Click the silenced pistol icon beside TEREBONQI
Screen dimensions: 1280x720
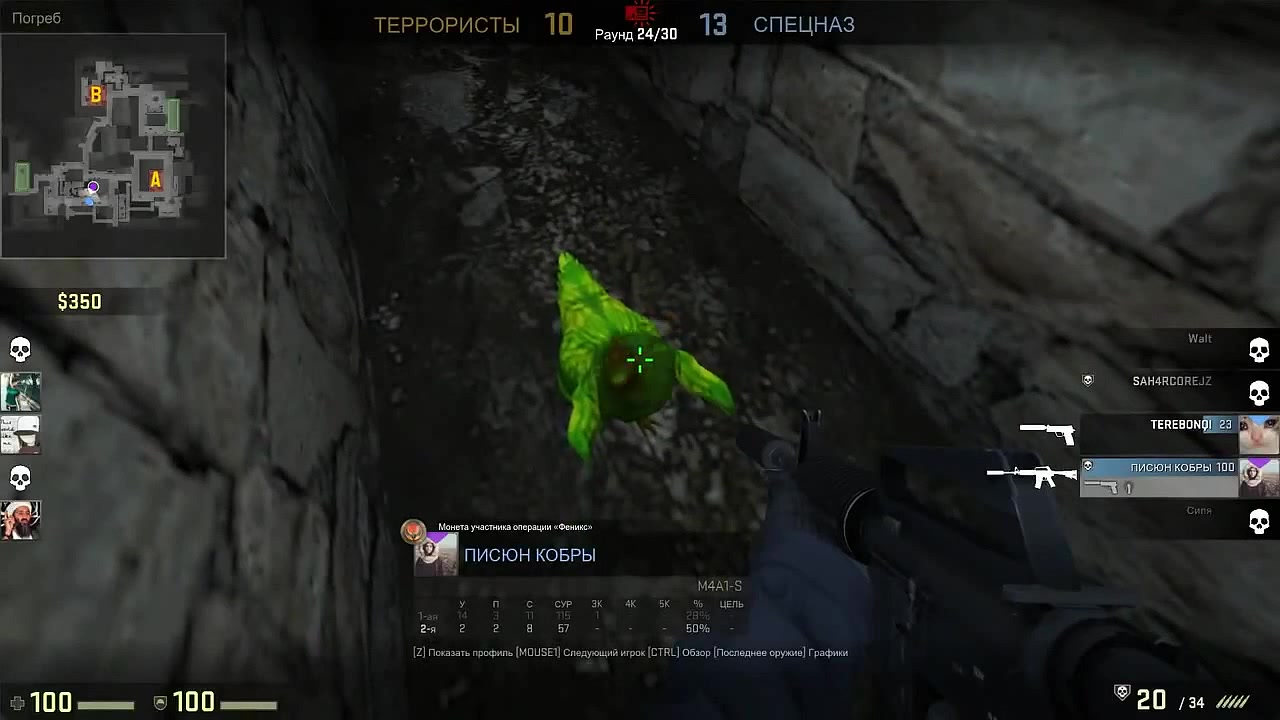click(1047, 432)
